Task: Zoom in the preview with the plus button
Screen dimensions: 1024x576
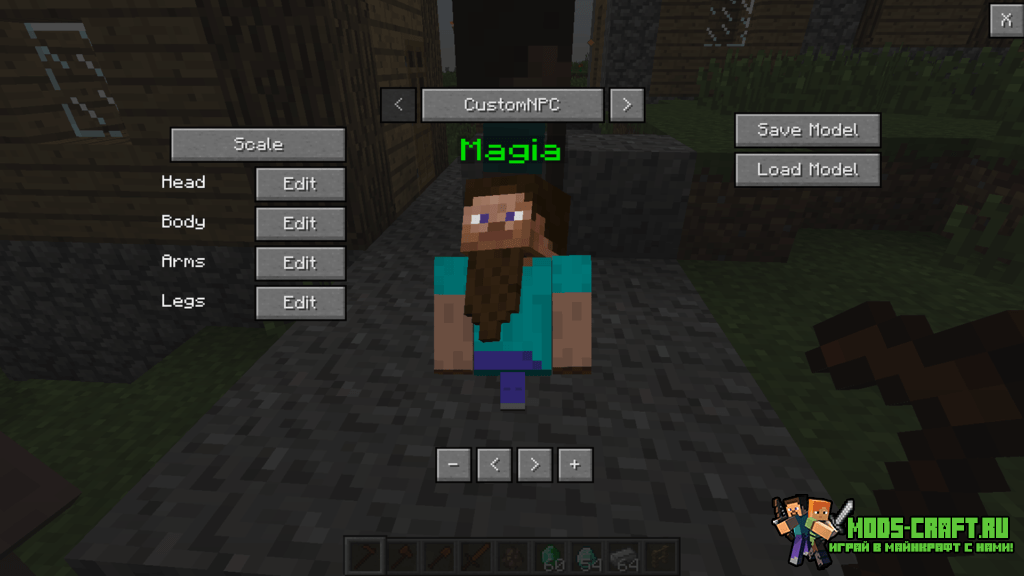Action: (575, 465)
